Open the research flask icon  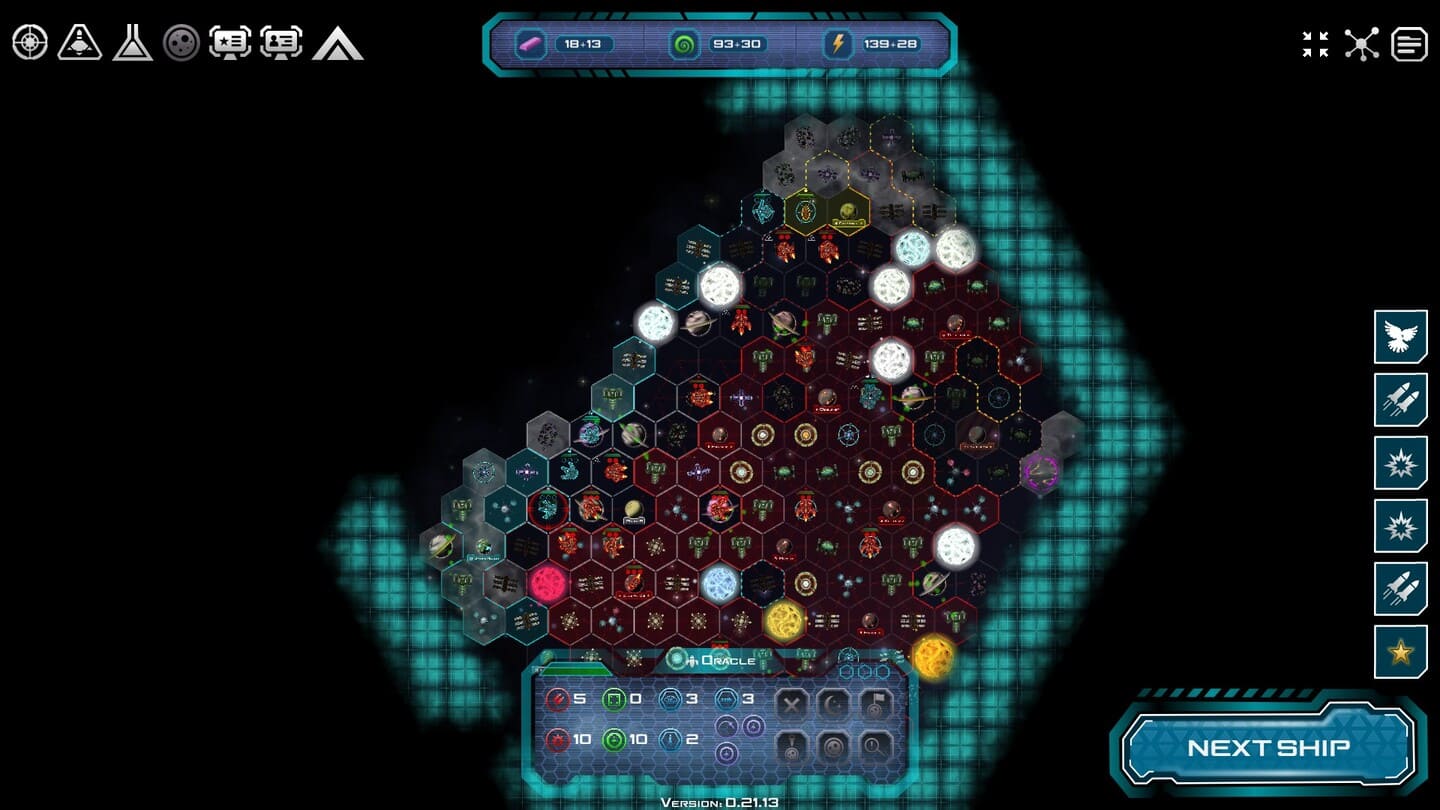coord(132,42)
